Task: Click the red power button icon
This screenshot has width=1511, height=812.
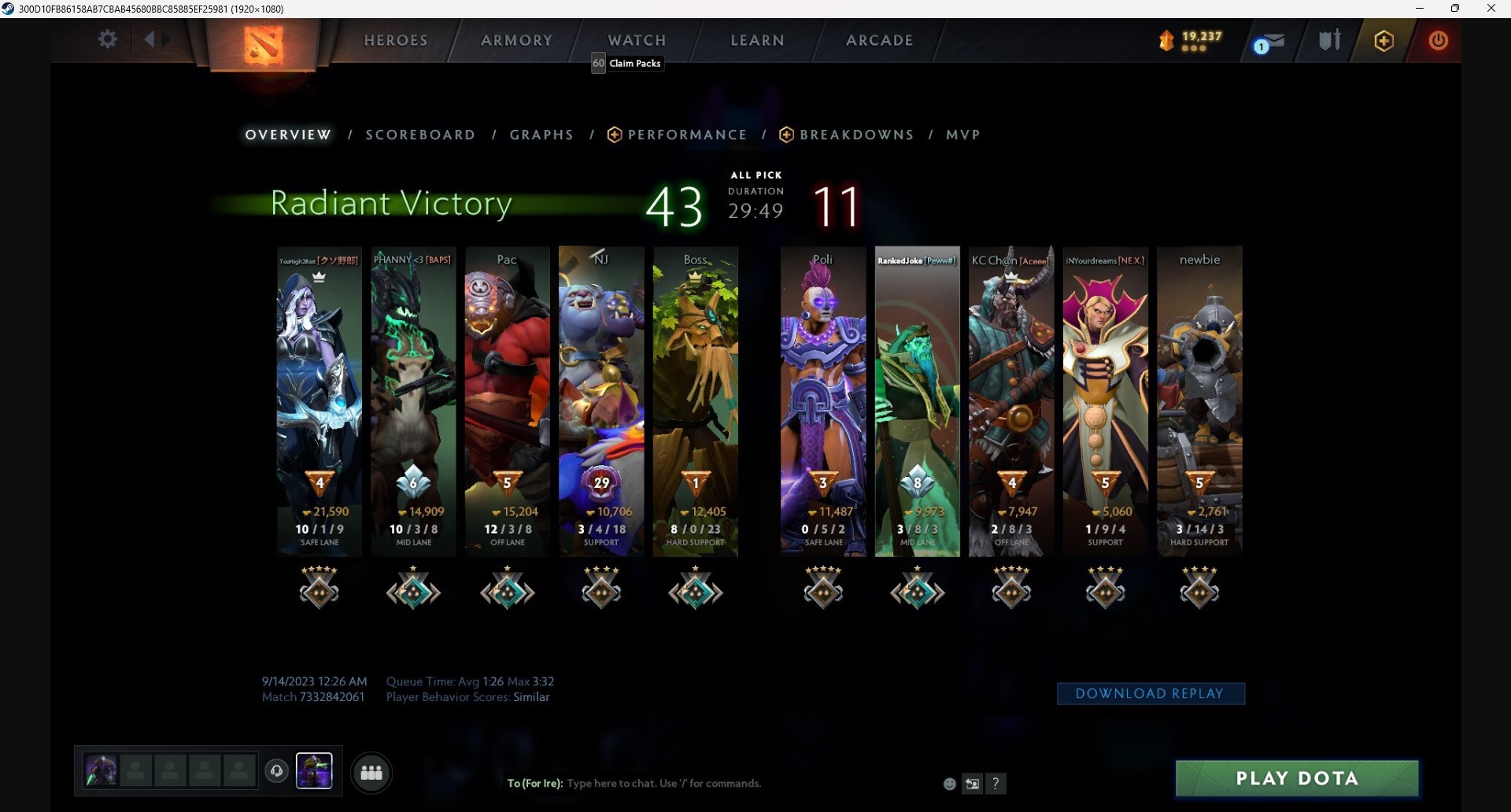Action: tap(1438, 41)
